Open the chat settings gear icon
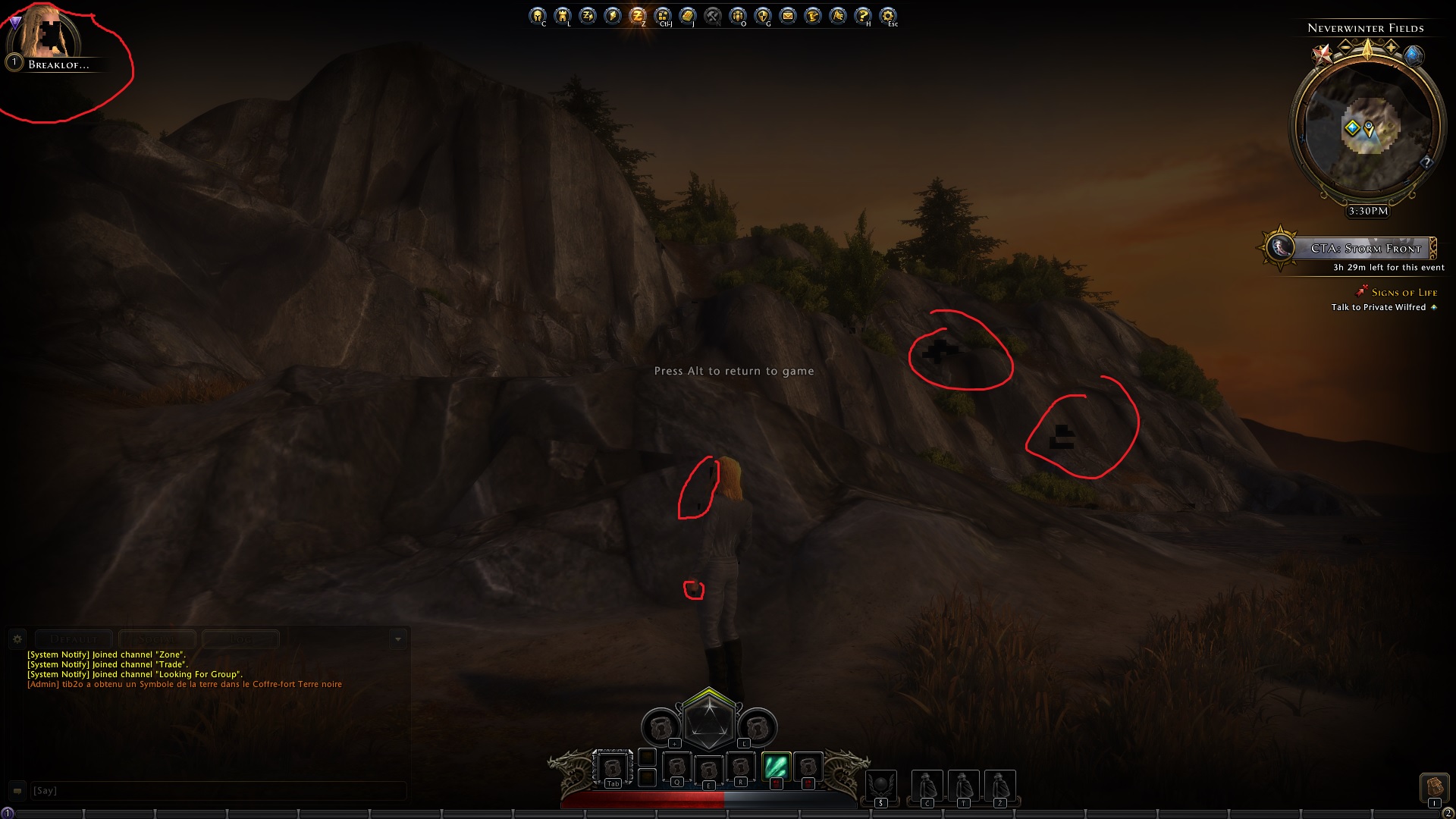Viewport: 1456px width, 819px height. tap(17, 639)
